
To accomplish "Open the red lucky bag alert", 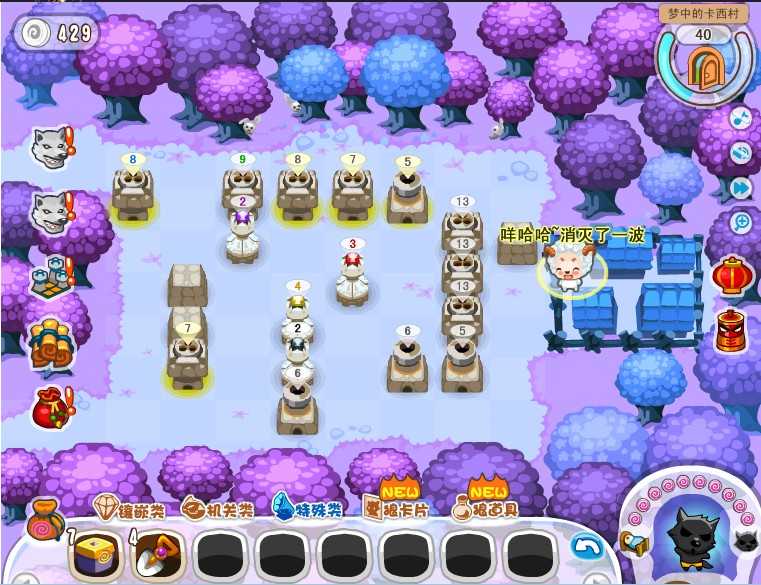I will click(x=48, y=408).
